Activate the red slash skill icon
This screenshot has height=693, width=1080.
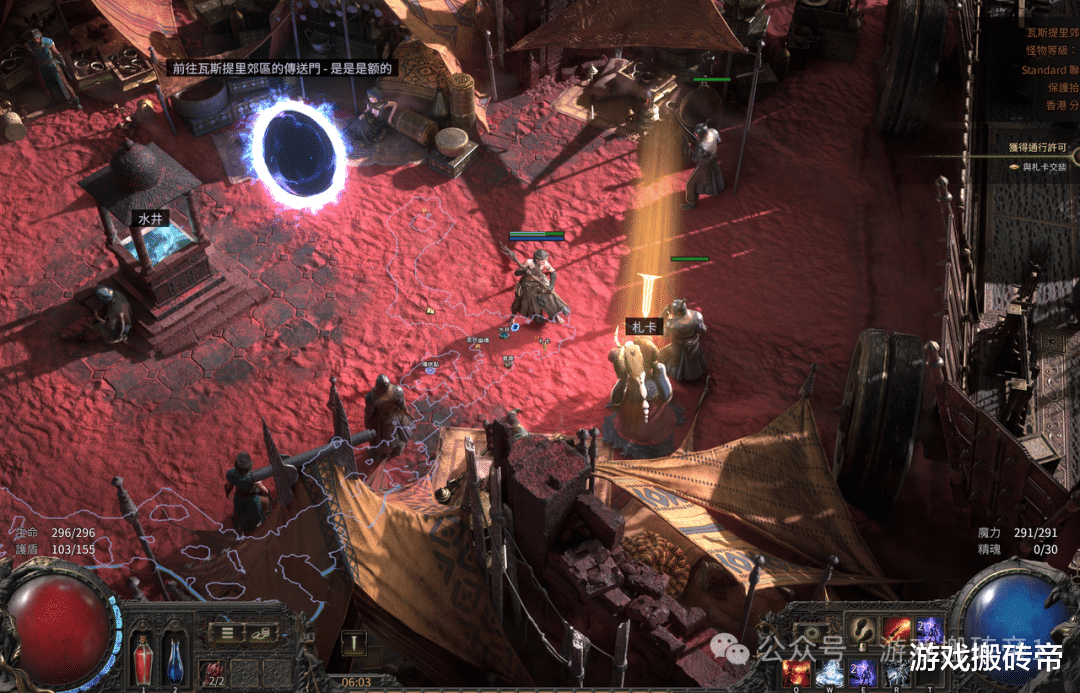[x=896, y=630]
